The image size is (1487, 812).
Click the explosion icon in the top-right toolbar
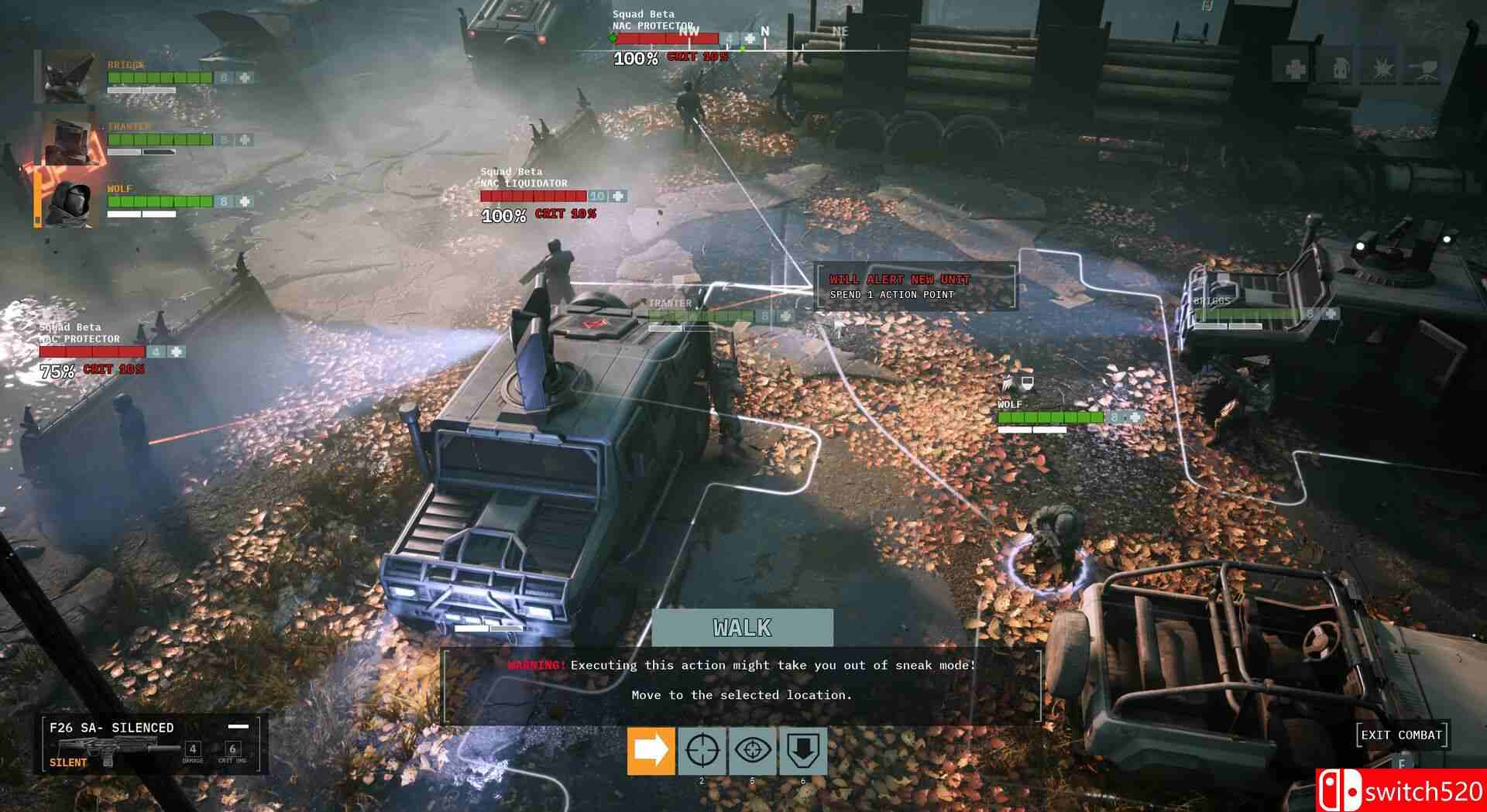click(x=1382, y=68)
